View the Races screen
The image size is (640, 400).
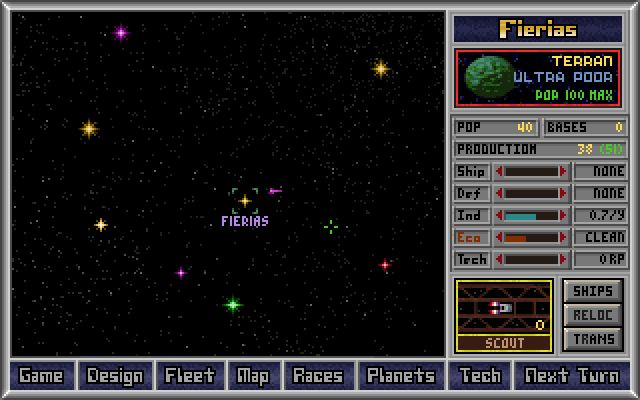pyautogui.click(x=317, y=376)
